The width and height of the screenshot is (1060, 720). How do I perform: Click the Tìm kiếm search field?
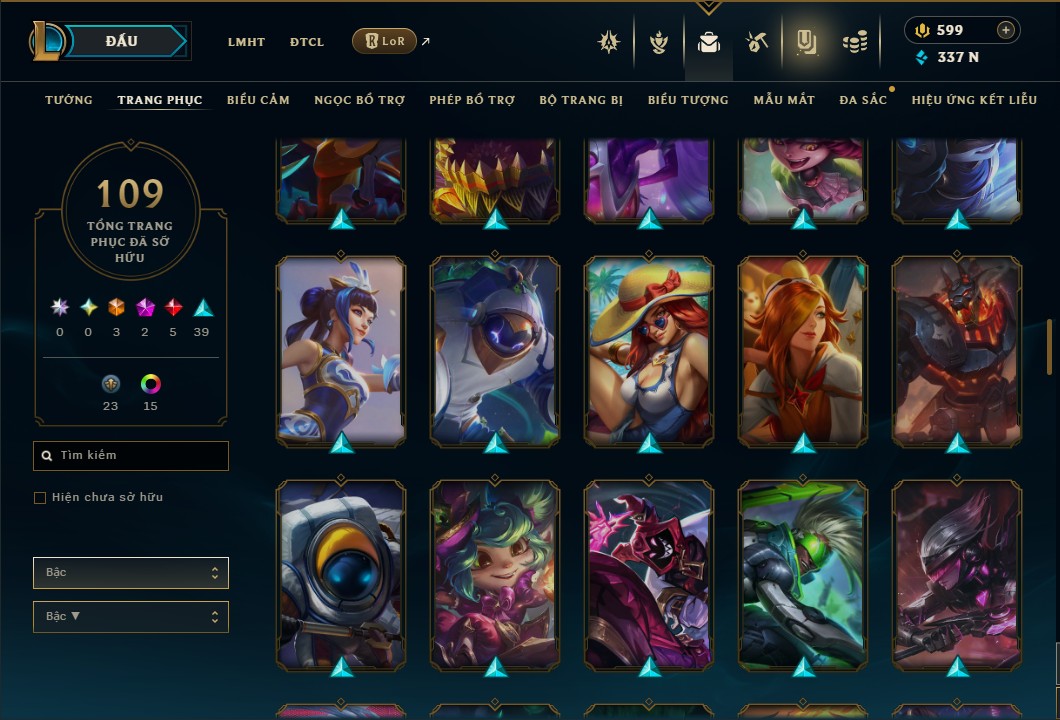click(x=131, y=456)
